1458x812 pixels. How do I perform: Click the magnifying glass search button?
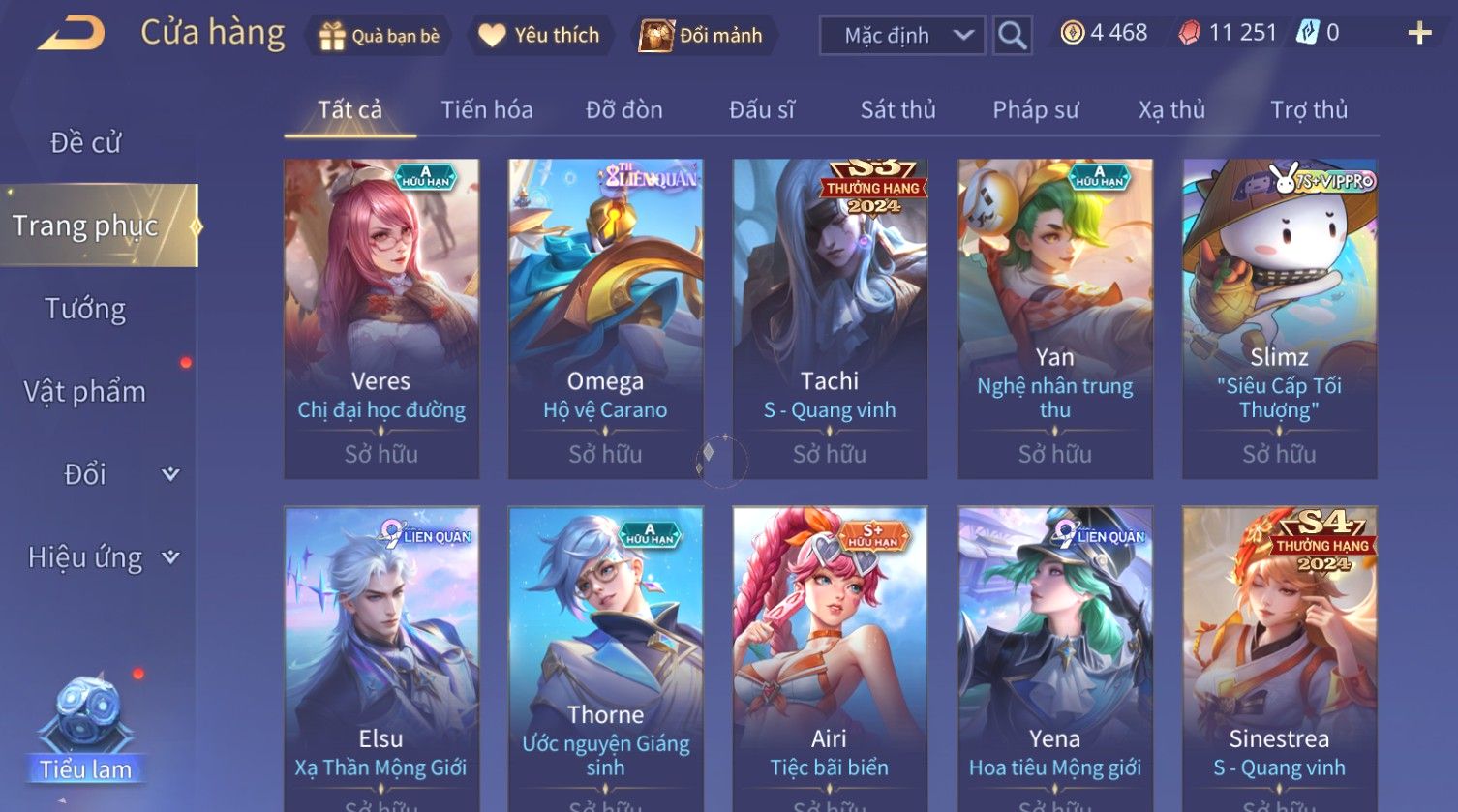point(1012,36)
